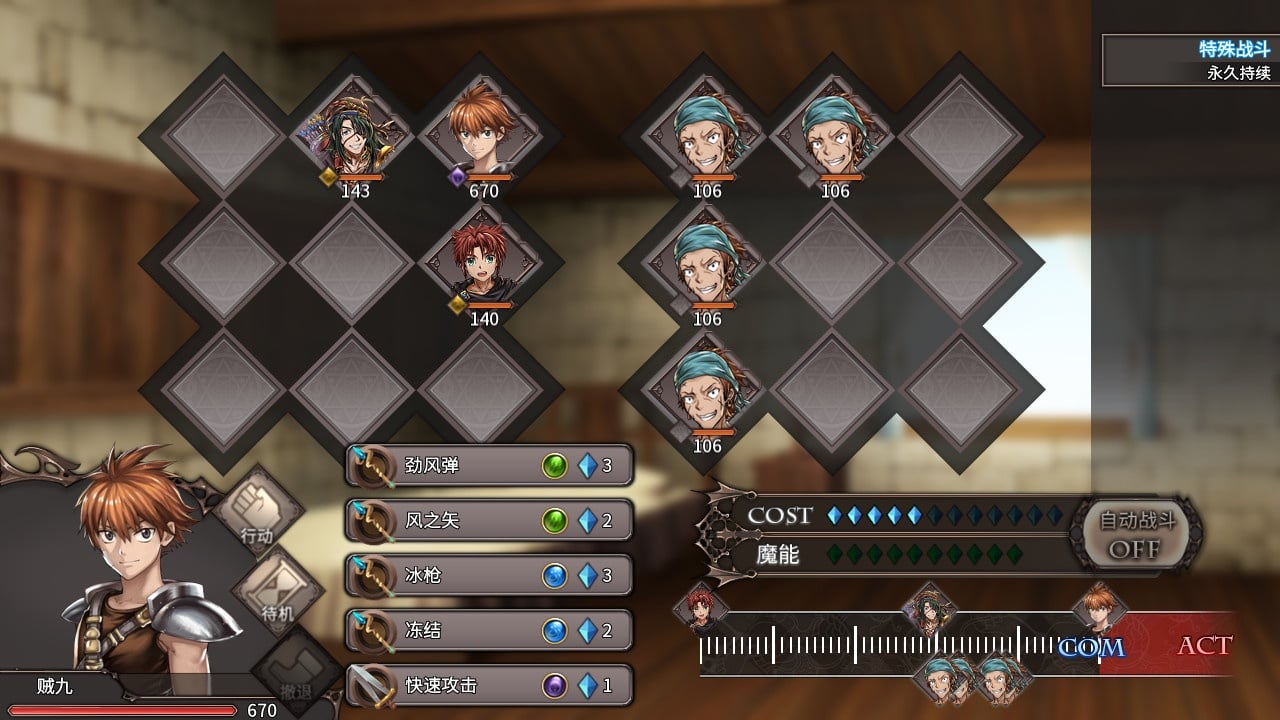Select the ally unit with 670 HP
Screen dimensions: 1280x720
pyautogui.click(x=483, y=135)
